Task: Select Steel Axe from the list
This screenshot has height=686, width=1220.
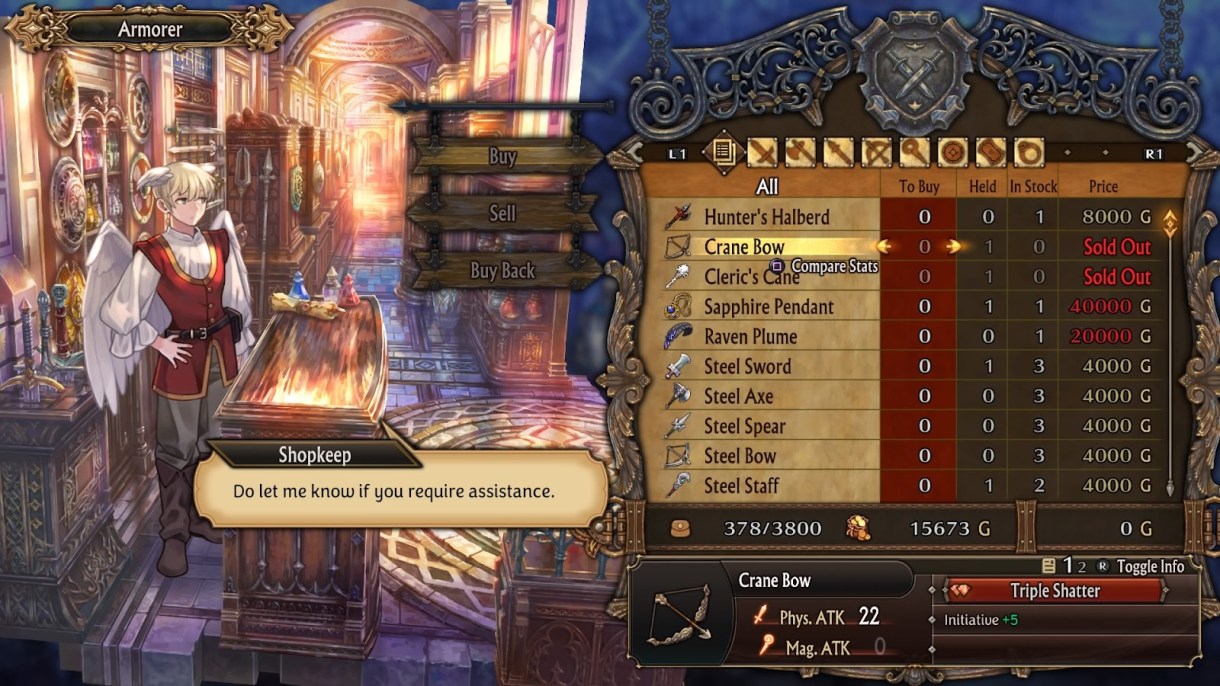Action: (x=738, y=397)
